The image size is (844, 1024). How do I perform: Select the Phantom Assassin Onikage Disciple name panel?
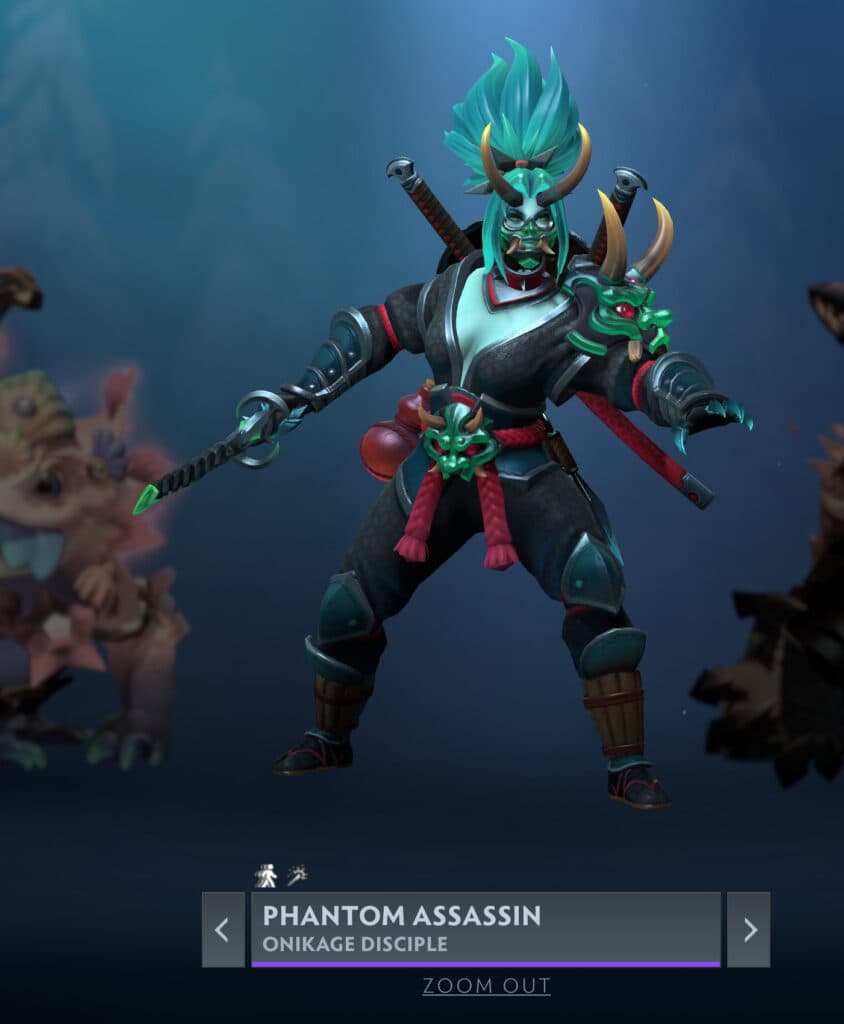[x=485, y=929]
